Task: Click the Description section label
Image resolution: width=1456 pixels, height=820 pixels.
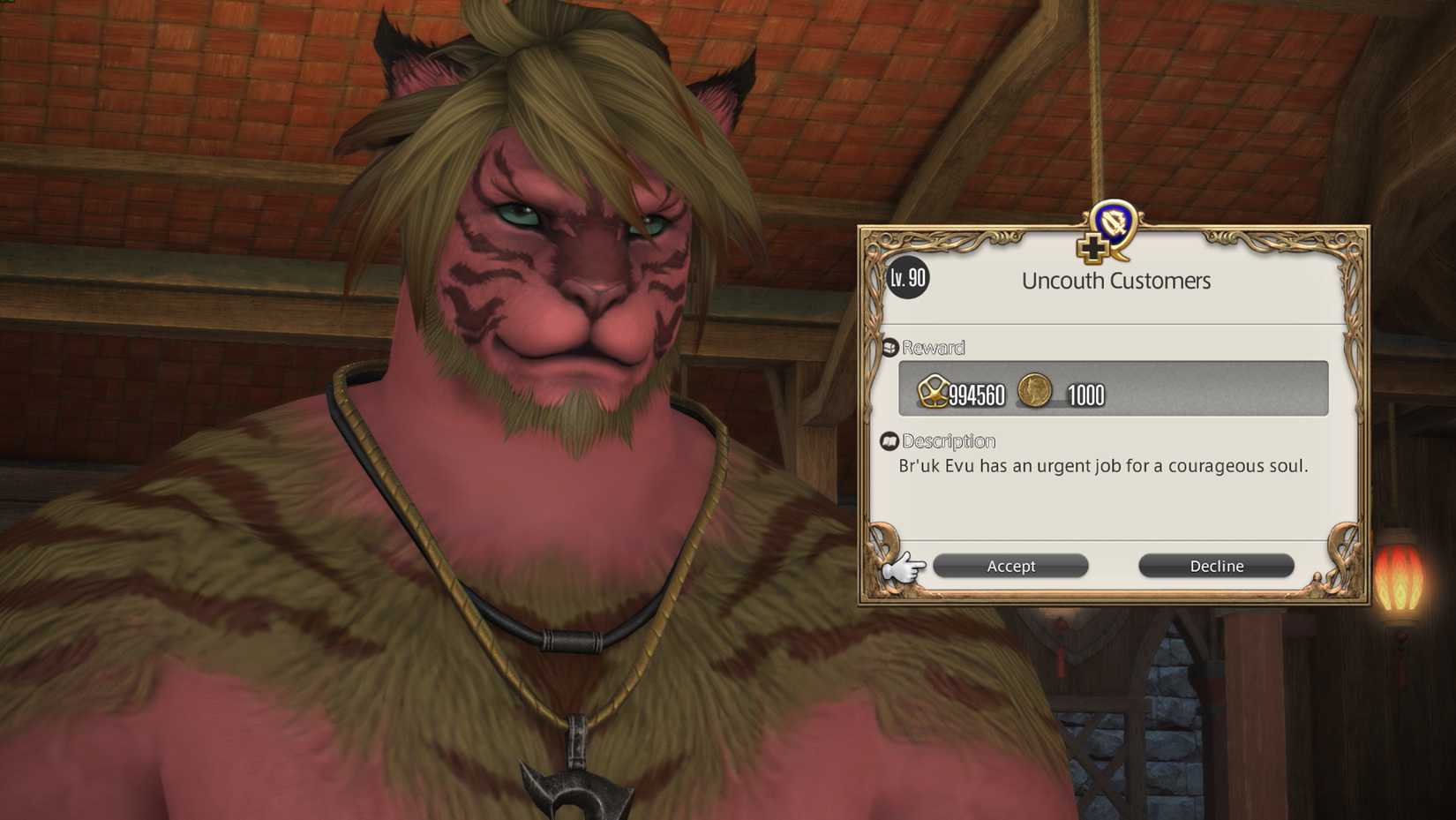Action: click(950, 440)
